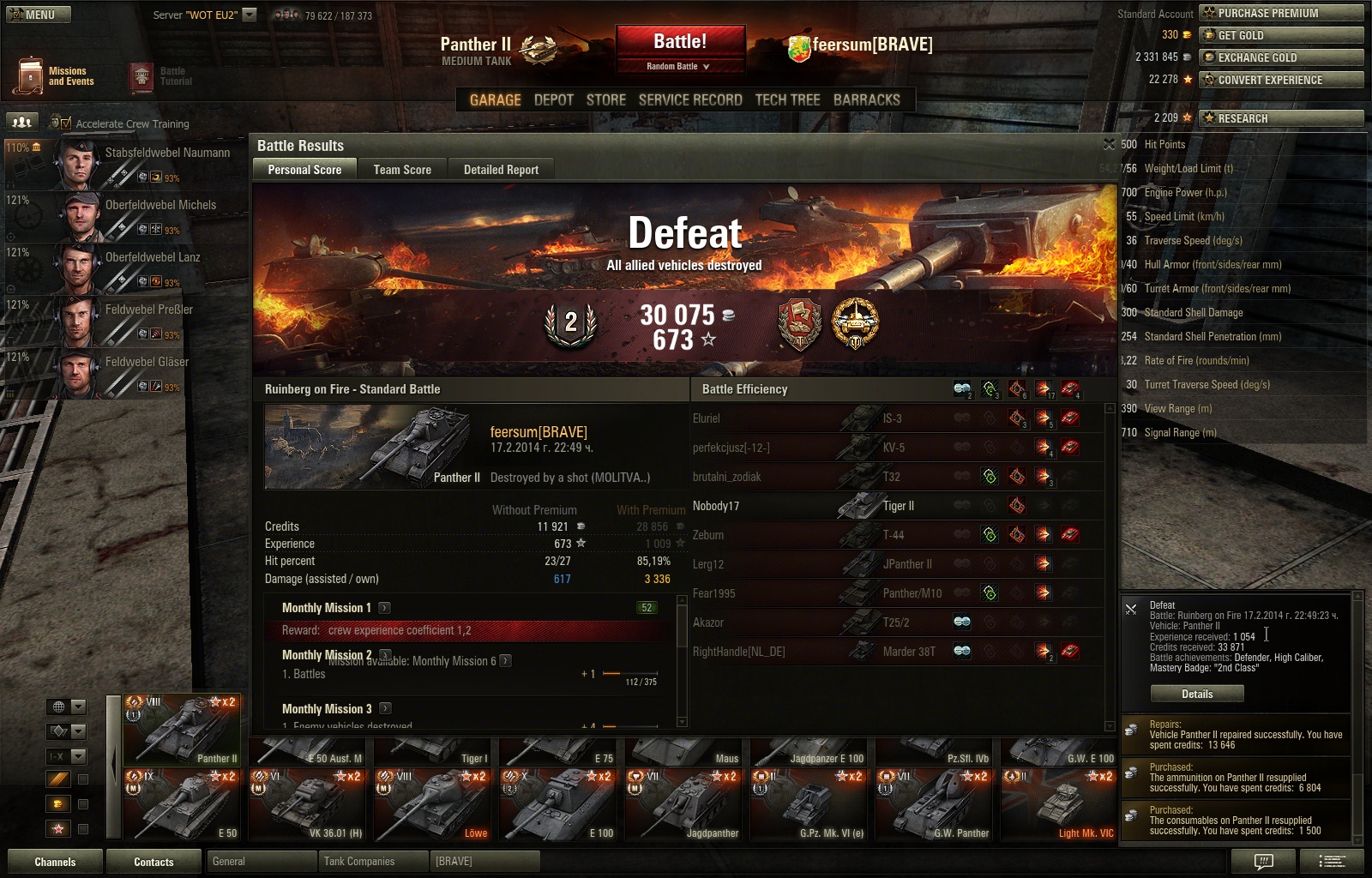
Task: Select the Löwe tank in the carousel
Action: pyautogui.click(x=435, y=806)
